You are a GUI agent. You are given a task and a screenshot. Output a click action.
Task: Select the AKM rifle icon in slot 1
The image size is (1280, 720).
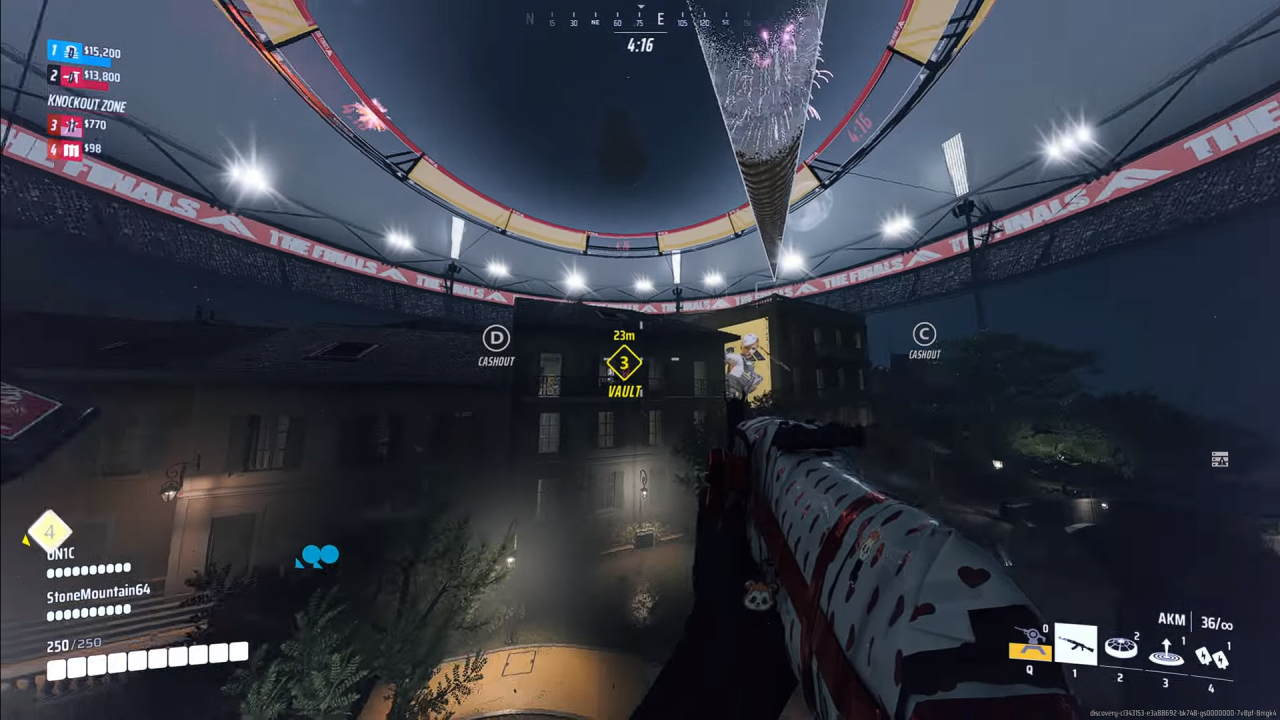(x=1077, y=645)
